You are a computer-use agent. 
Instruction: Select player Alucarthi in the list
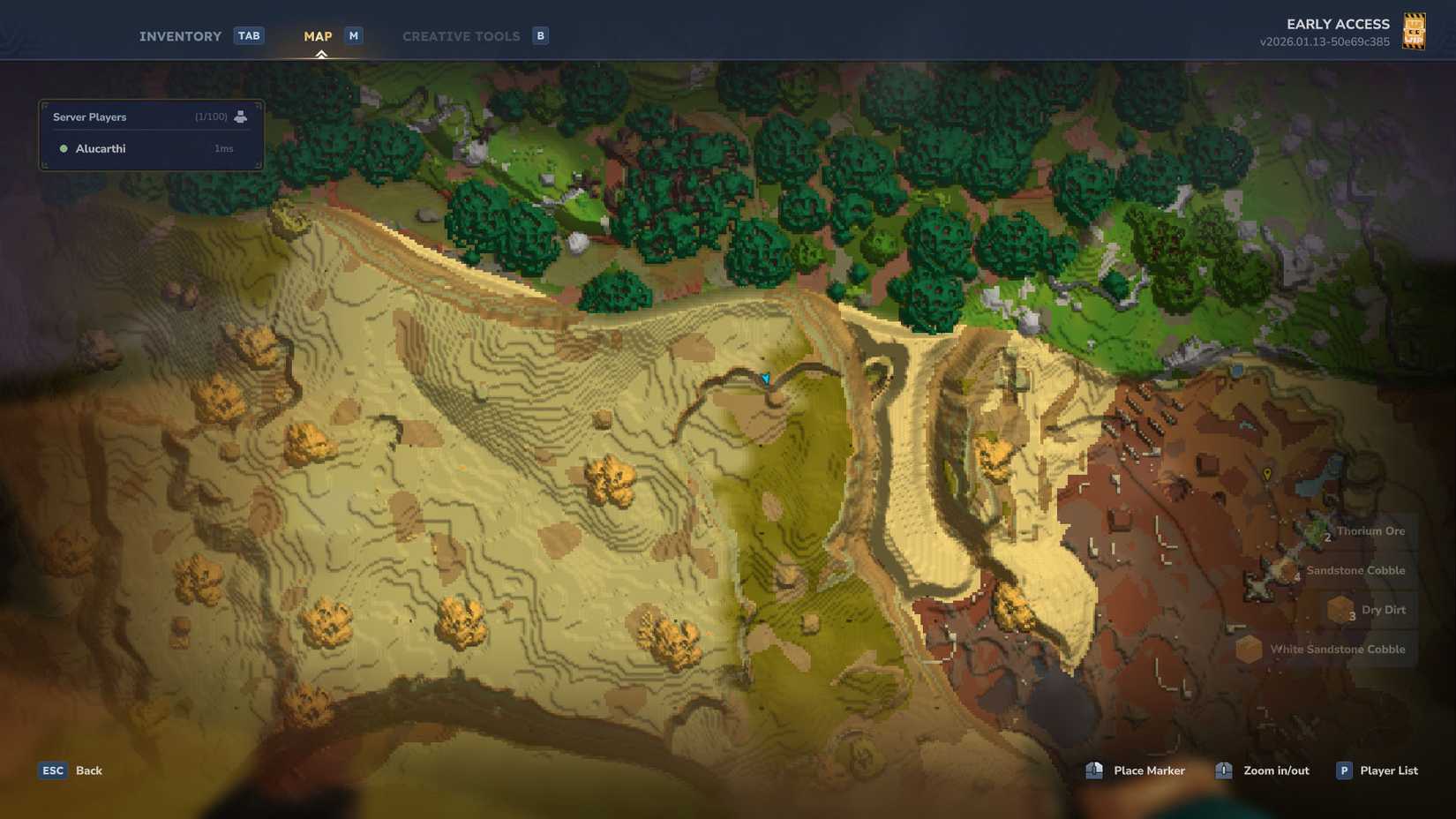click(101, 148)
